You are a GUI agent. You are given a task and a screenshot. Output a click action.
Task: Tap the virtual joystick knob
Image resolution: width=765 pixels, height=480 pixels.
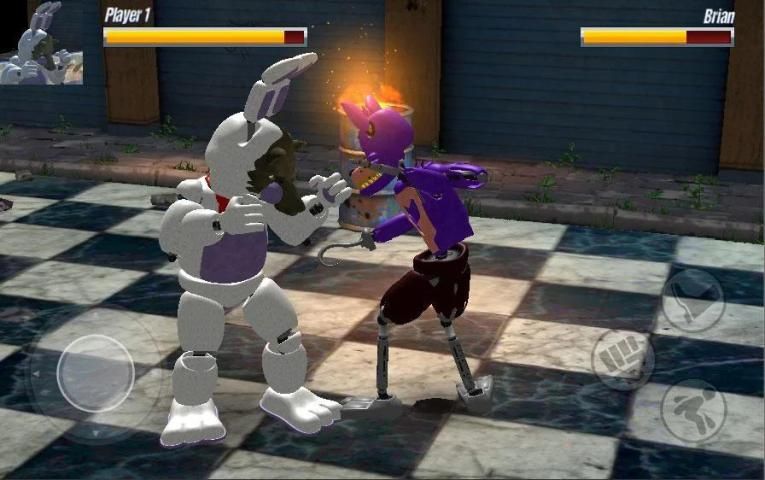95,373
